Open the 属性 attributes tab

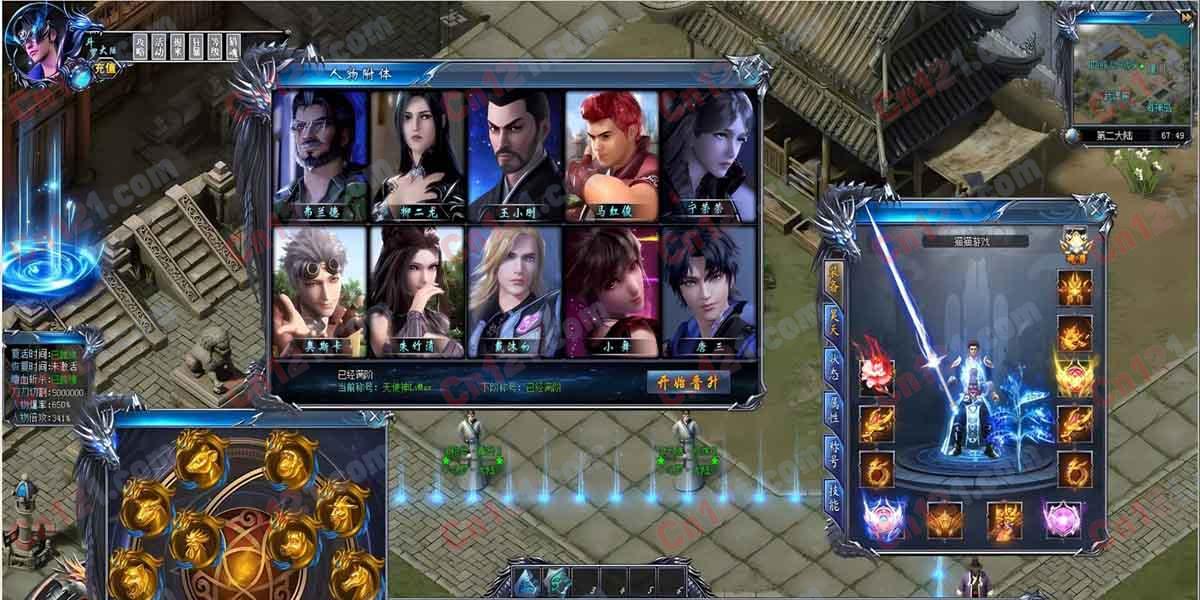[833, 407]
